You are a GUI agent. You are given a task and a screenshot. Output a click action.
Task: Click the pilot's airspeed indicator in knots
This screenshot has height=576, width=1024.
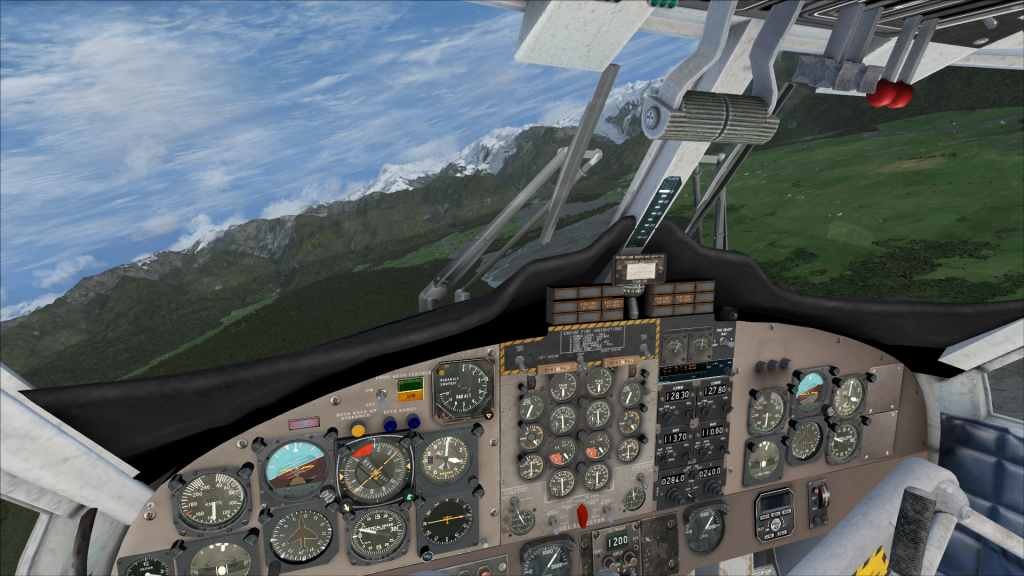211,498
